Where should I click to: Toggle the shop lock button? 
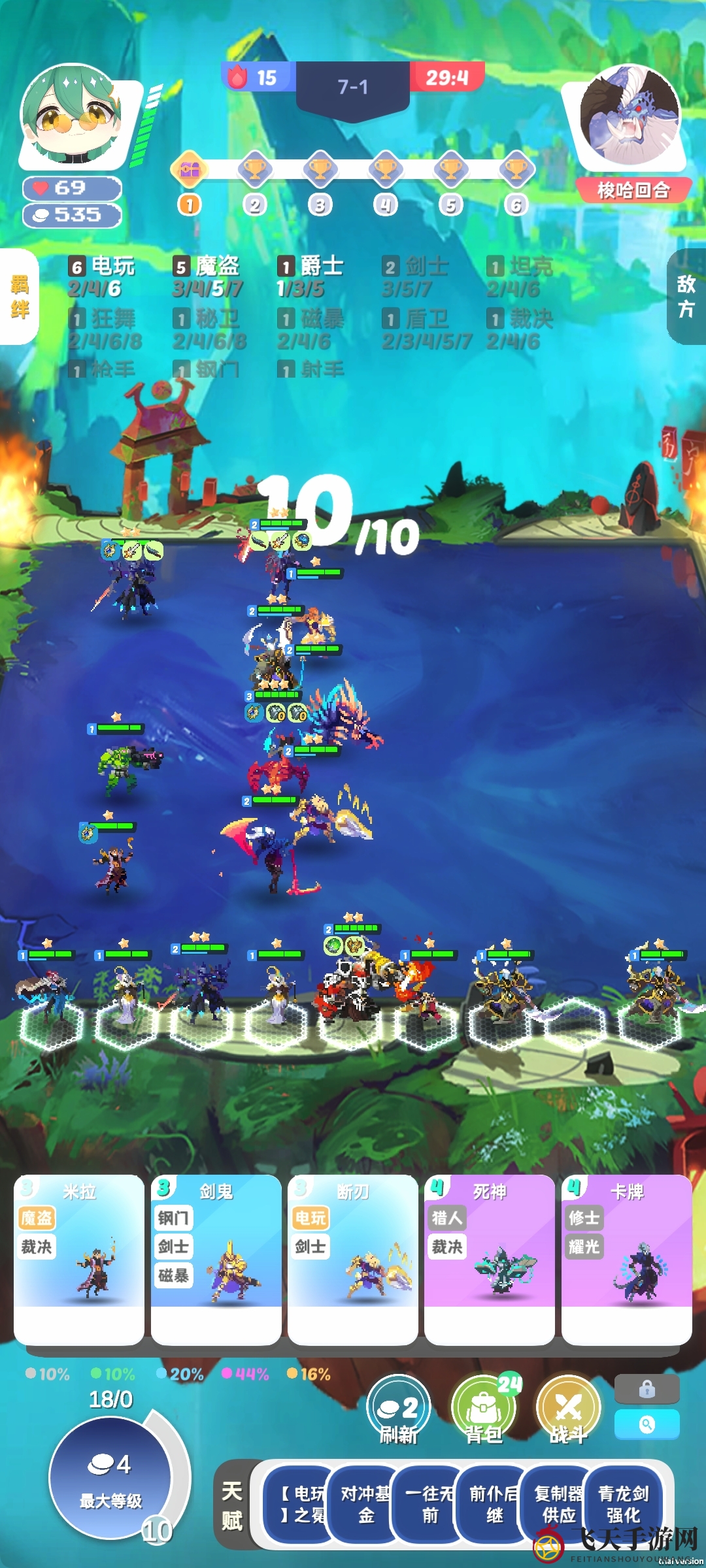[x=647, y=1389]
